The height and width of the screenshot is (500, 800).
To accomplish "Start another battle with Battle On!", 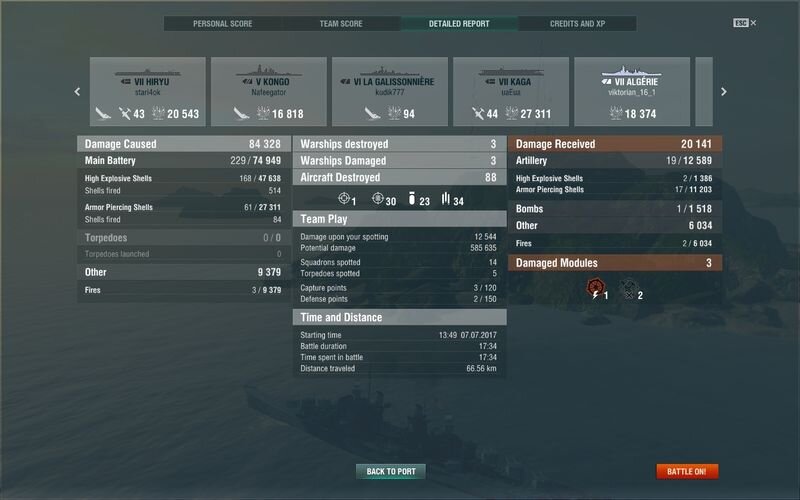I will pyautogui.click(x=687, y=471).
